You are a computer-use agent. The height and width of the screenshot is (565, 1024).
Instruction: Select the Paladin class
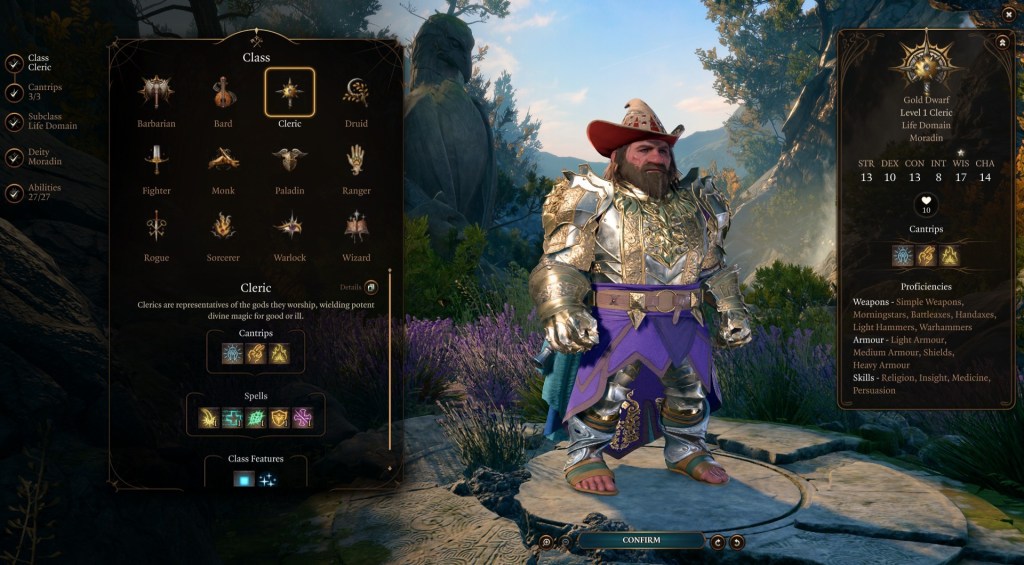[x=290, y=160]
